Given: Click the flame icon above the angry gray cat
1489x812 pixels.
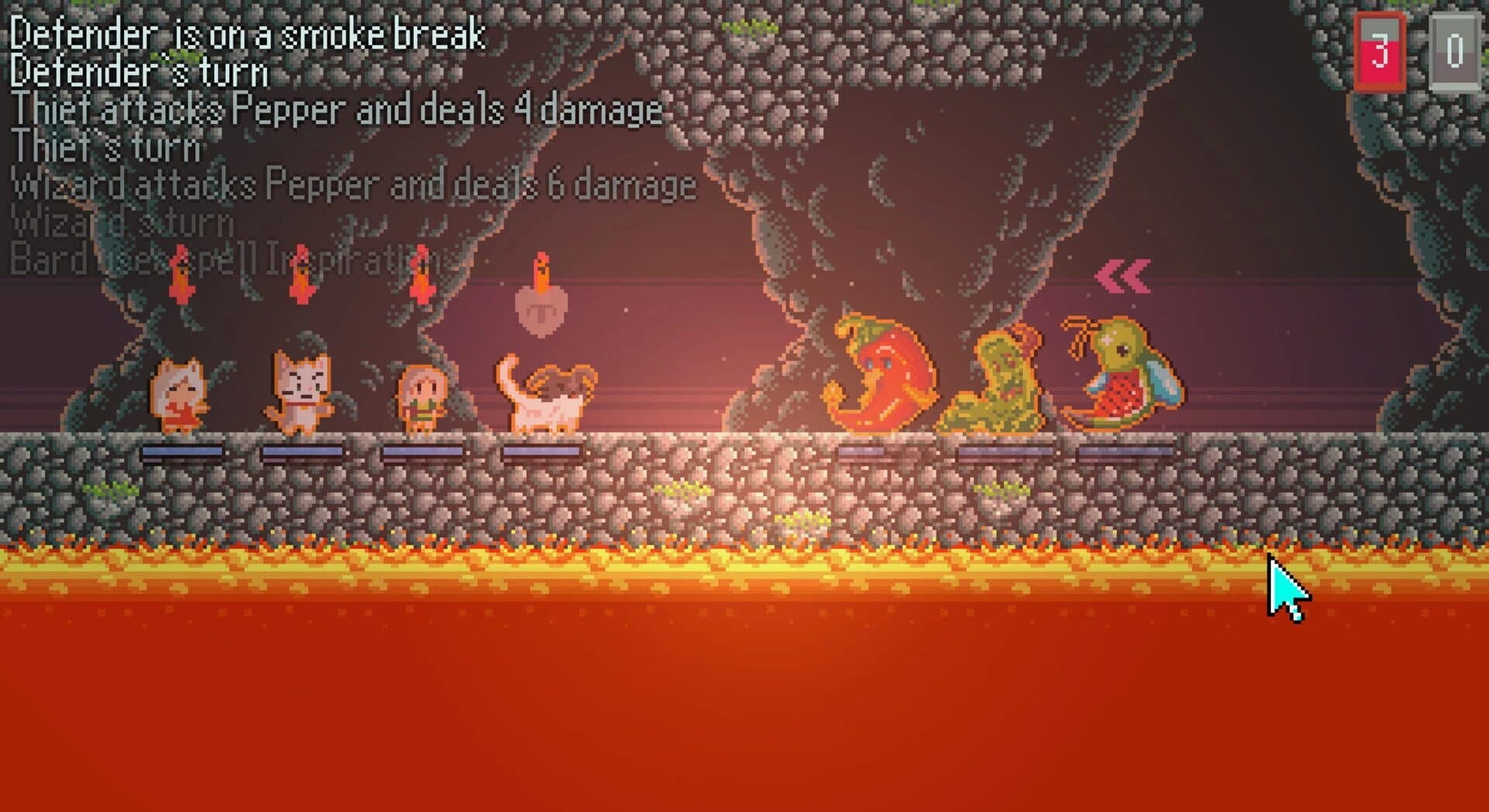Looking at the screenshot, I should [301, 275].
